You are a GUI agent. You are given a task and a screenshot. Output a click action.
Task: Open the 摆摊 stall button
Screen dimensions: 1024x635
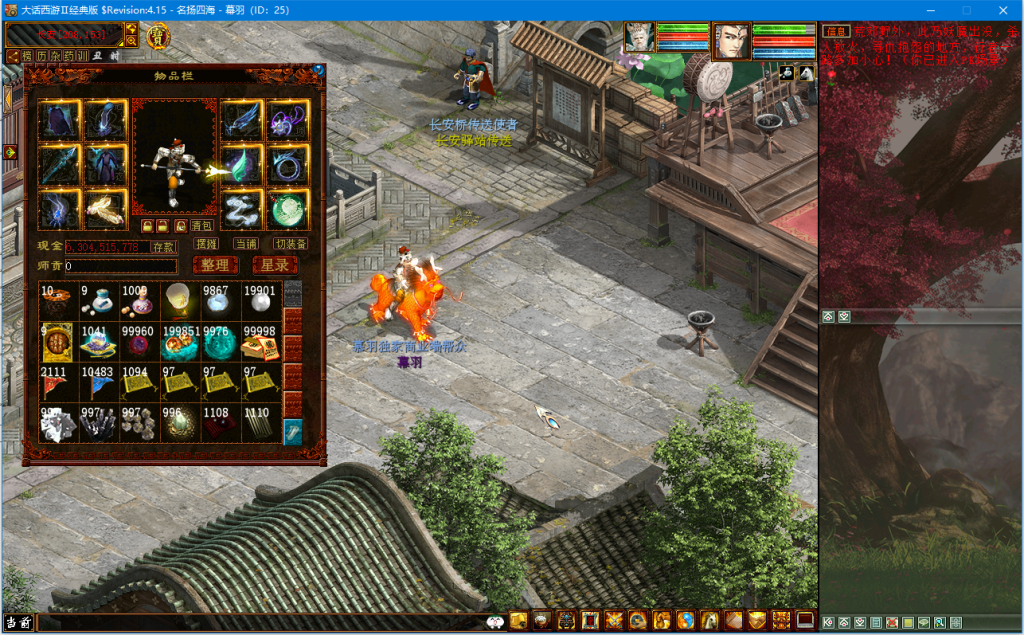pos(207,244)
